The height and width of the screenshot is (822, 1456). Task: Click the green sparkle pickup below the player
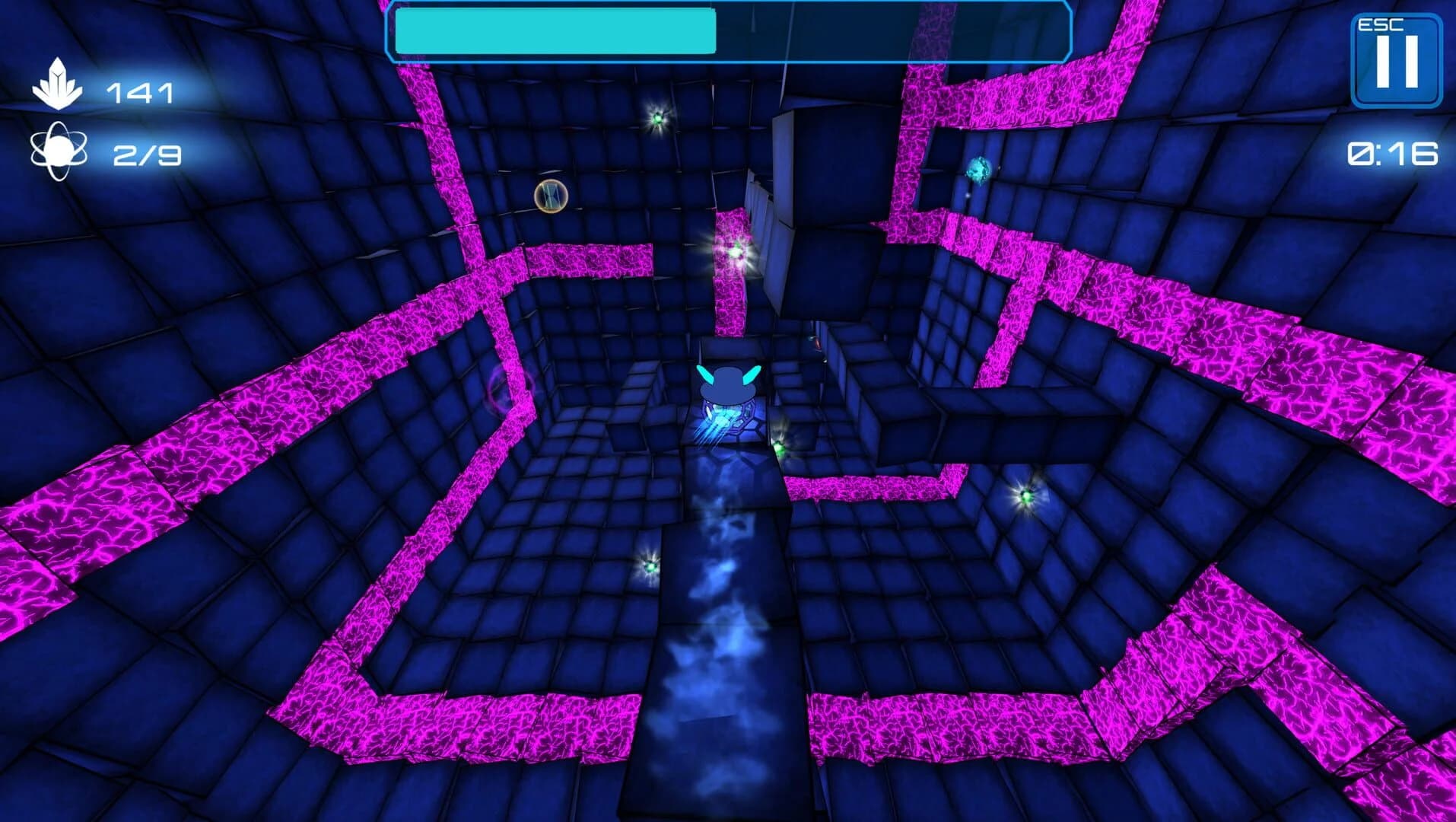coord(780,448)
